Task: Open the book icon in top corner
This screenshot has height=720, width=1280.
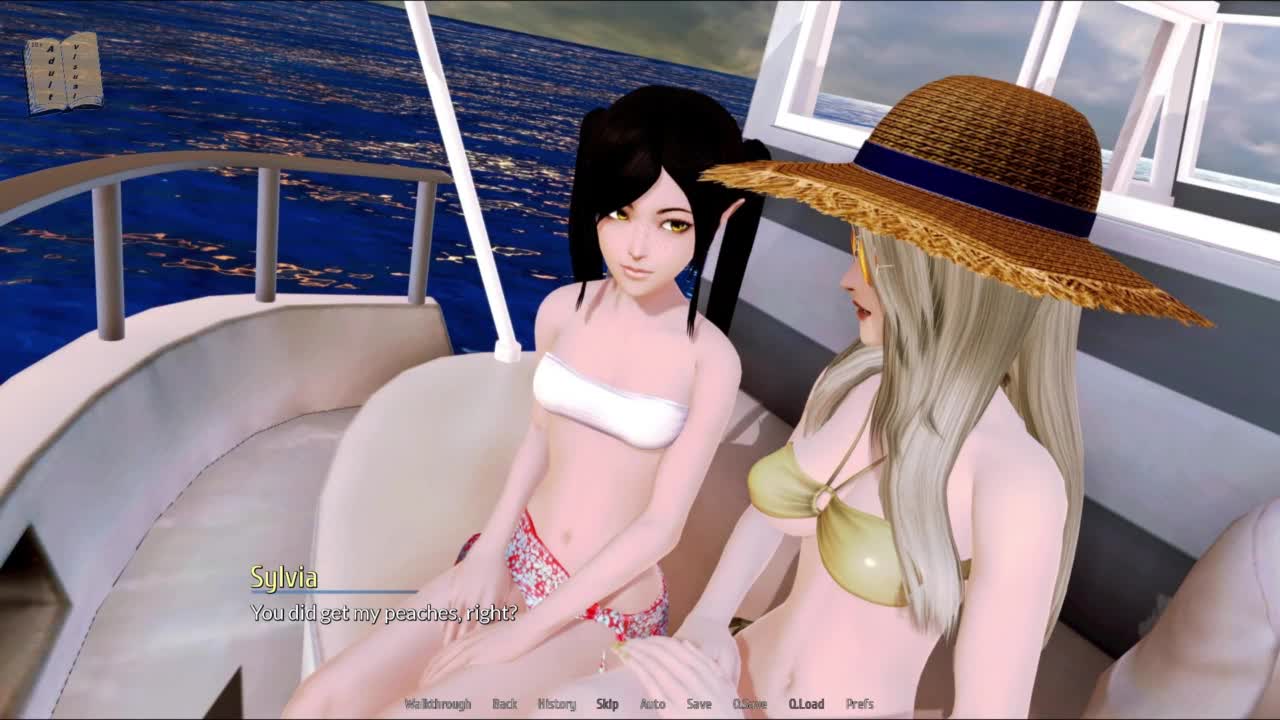Action: click(64, 72)
